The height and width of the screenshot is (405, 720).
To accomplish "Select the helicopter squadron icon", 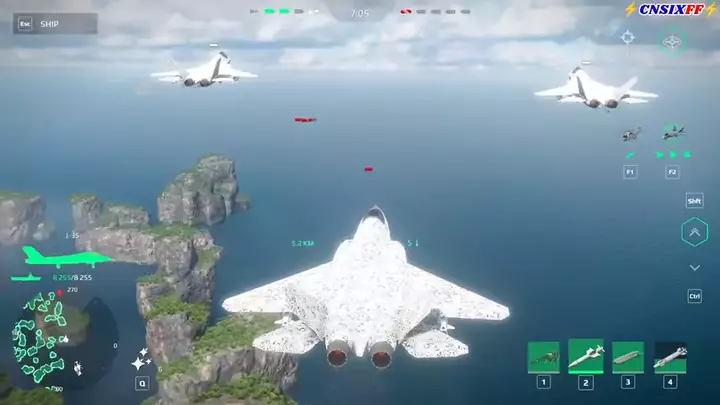I will tap(630, 134).
